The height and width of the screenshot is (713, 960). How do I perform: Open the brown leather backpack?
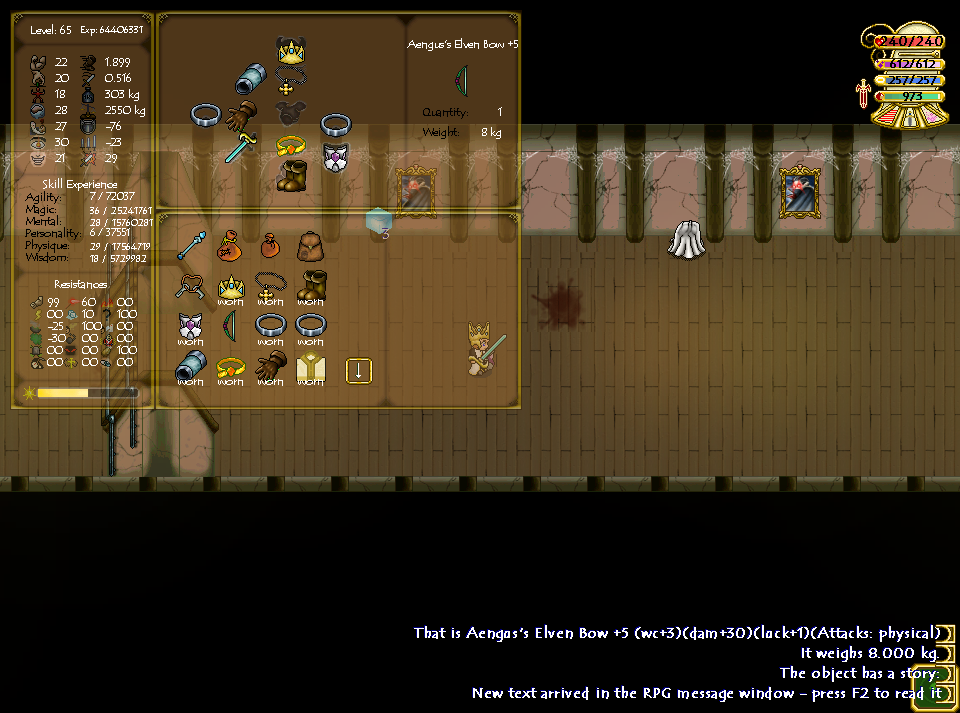point(309,245)
